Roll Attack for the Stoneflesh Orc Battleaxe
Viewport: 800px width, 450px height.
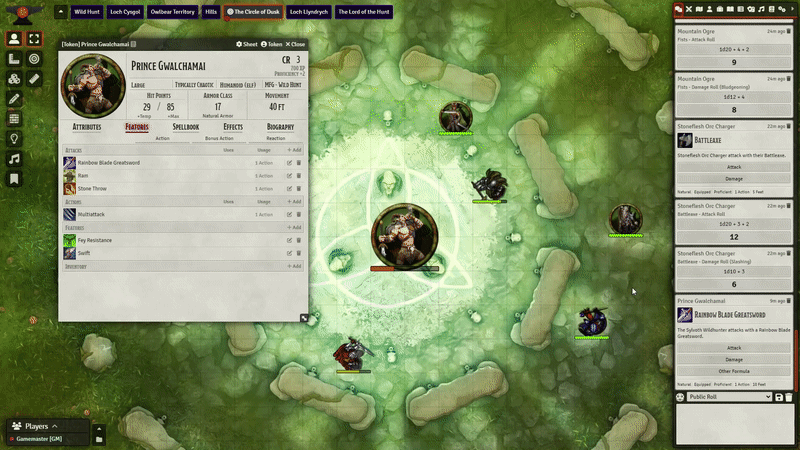pyautogui.click(x=734, y=167)
